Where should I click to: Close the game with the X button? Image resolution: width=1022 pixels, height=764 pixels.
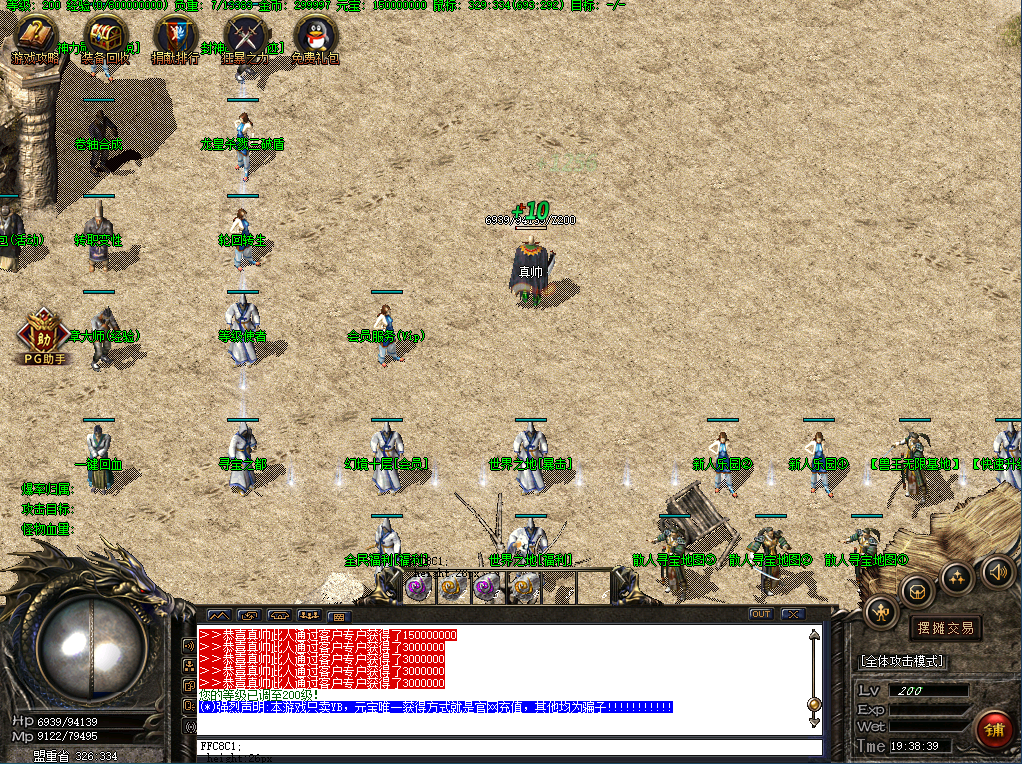pos(792,614)
